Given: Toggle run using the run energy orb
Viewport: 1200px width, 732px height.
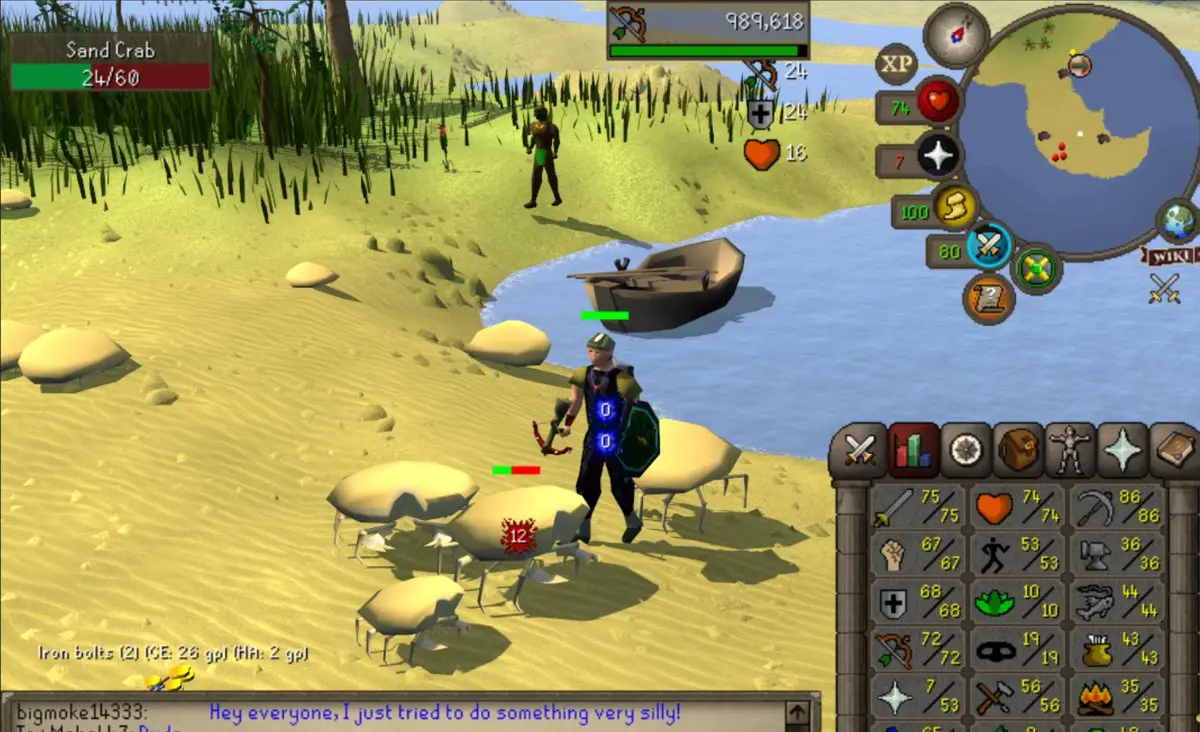Looking at the screenshot, I should (955, 208).
